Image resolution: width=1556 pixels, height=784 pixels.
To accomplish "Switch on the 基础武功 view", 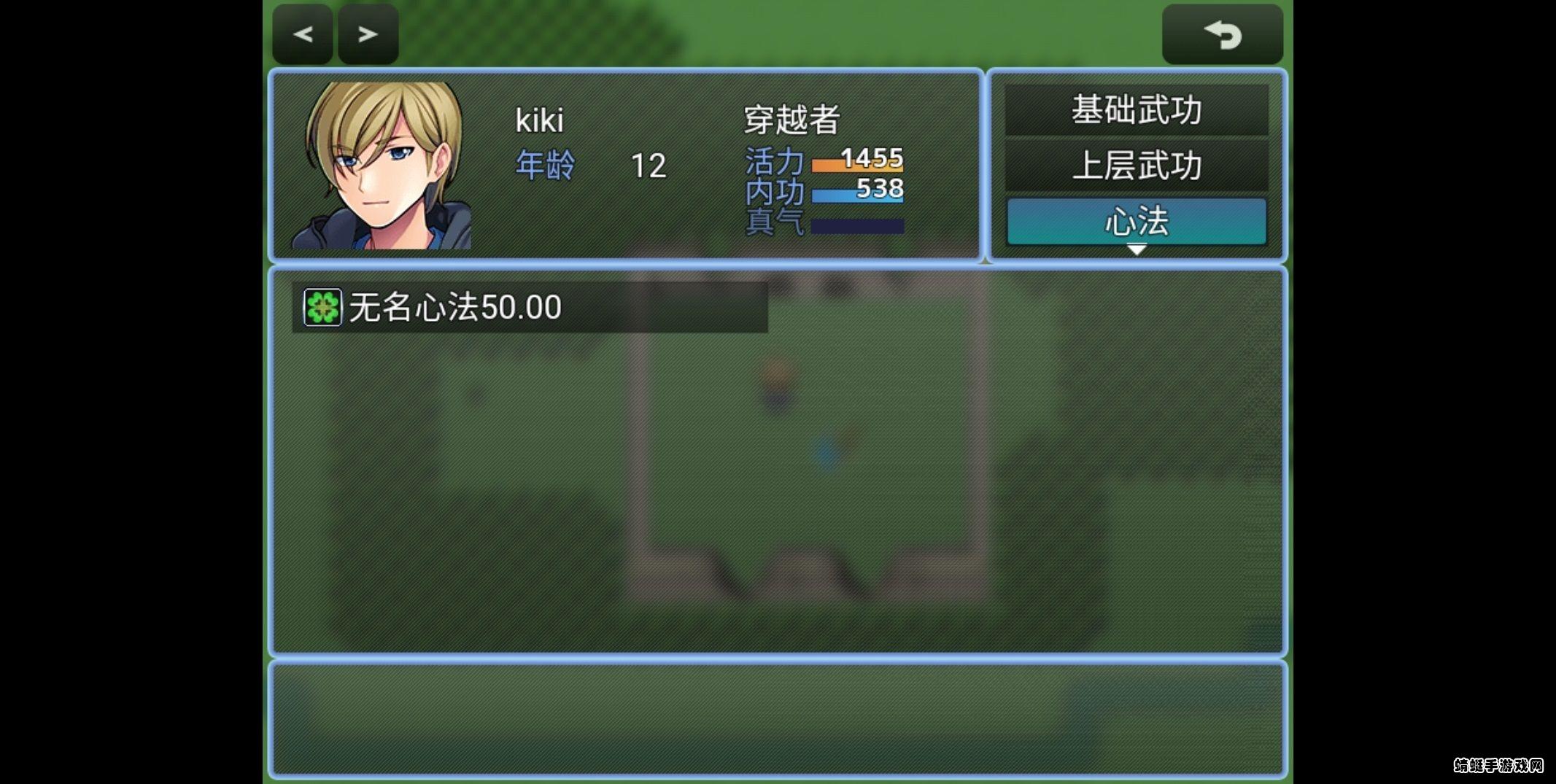I will [x=1135, y=110].
